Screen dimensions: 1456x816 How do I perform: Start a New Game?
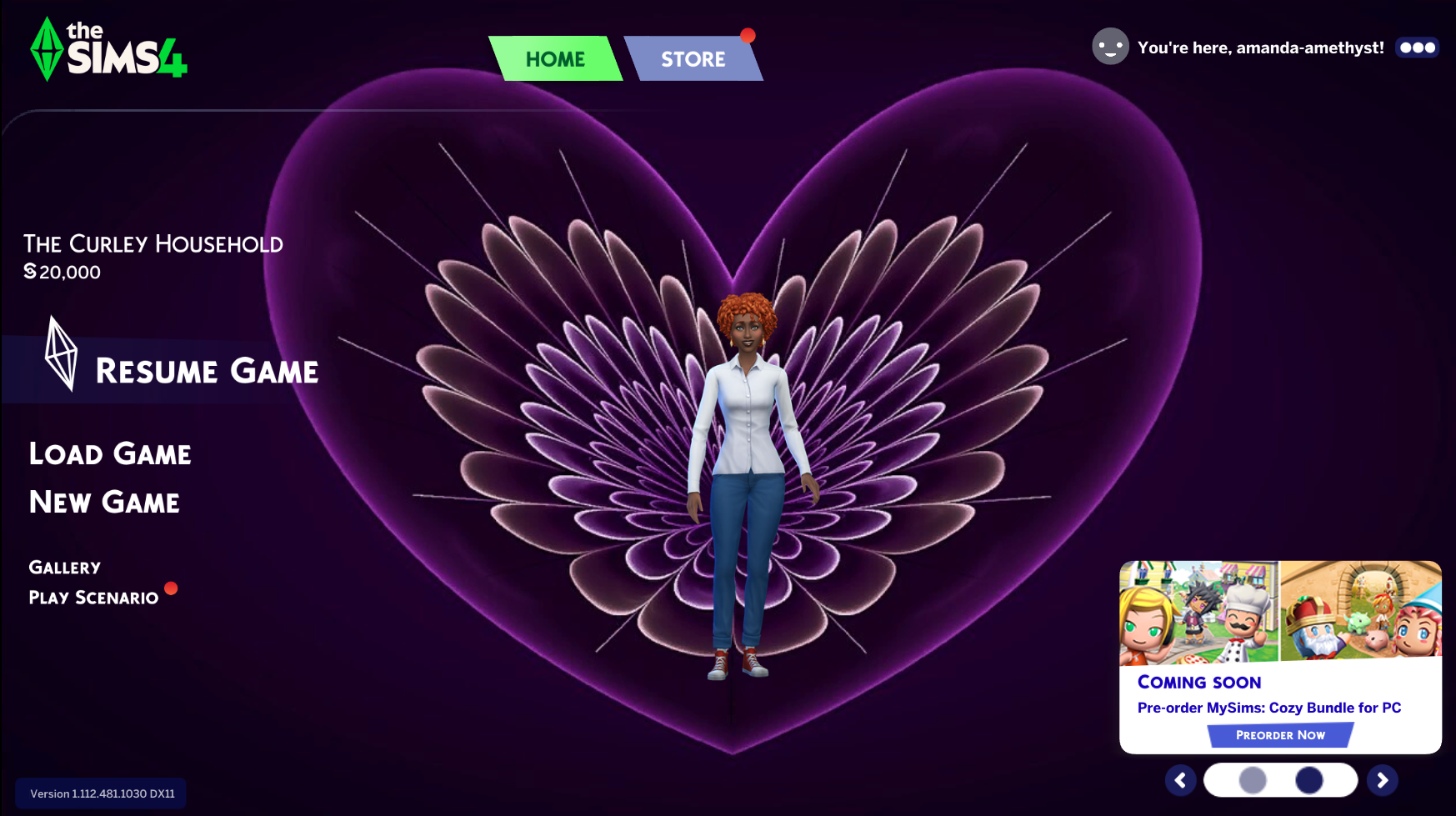pos(104,503)
